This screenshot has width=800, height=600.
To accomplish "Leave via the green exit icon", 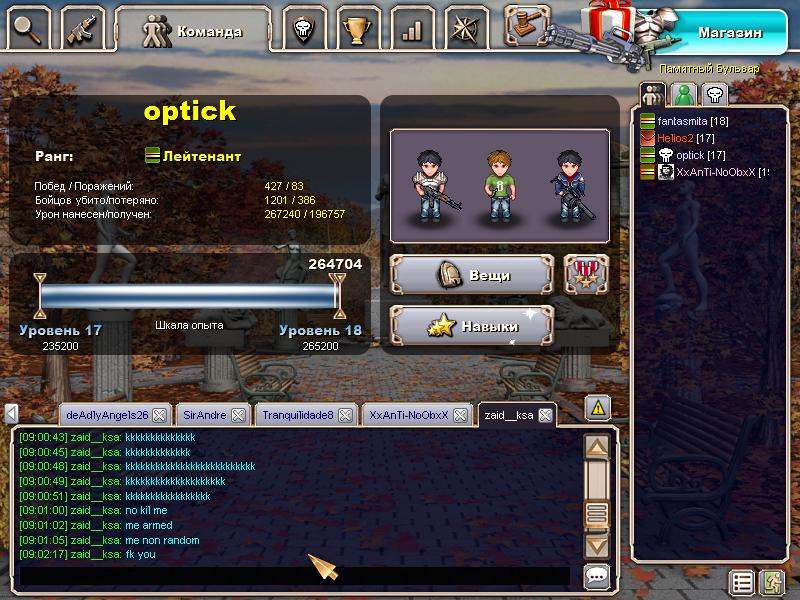I will coord(771,581).
